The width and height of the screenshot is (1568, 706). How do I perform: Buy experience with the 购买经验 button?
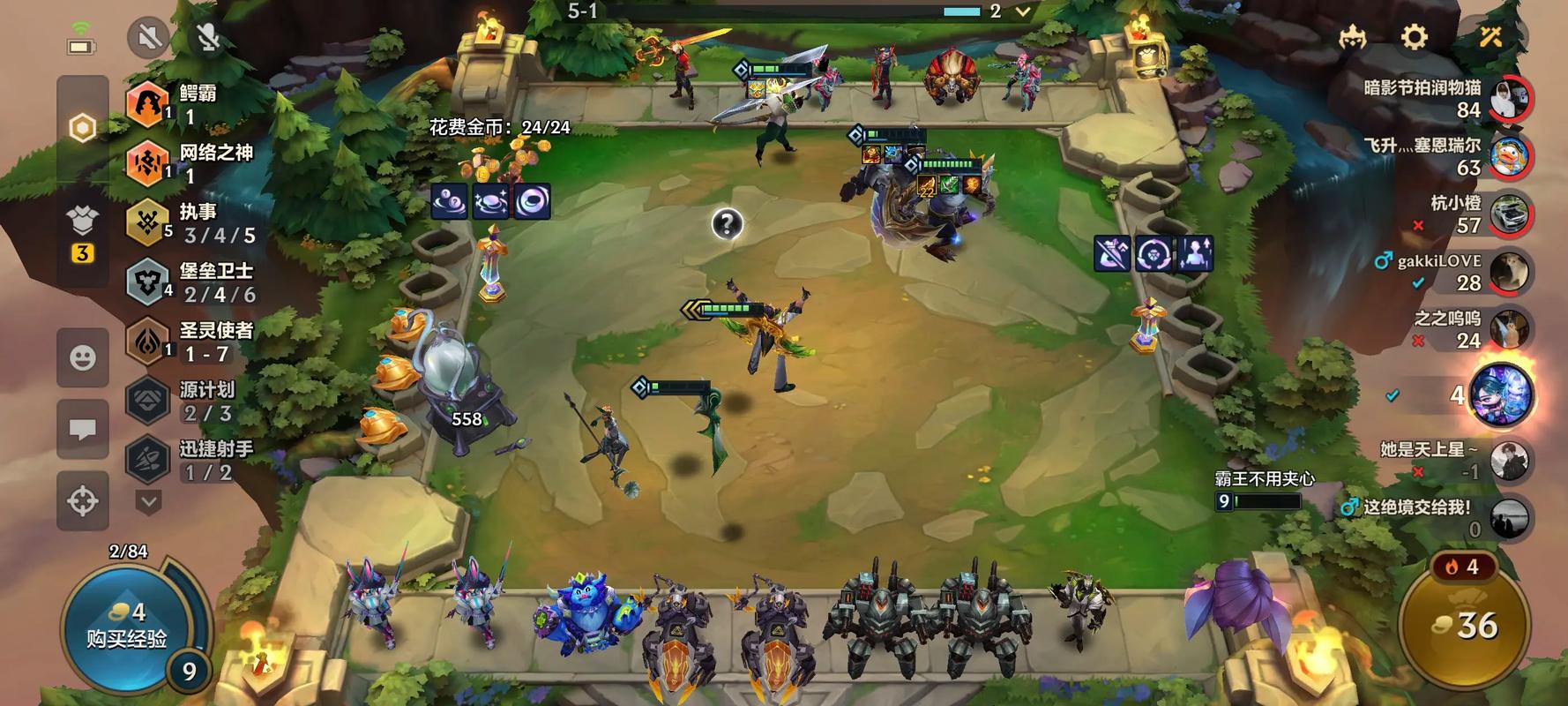coord(126,627)
